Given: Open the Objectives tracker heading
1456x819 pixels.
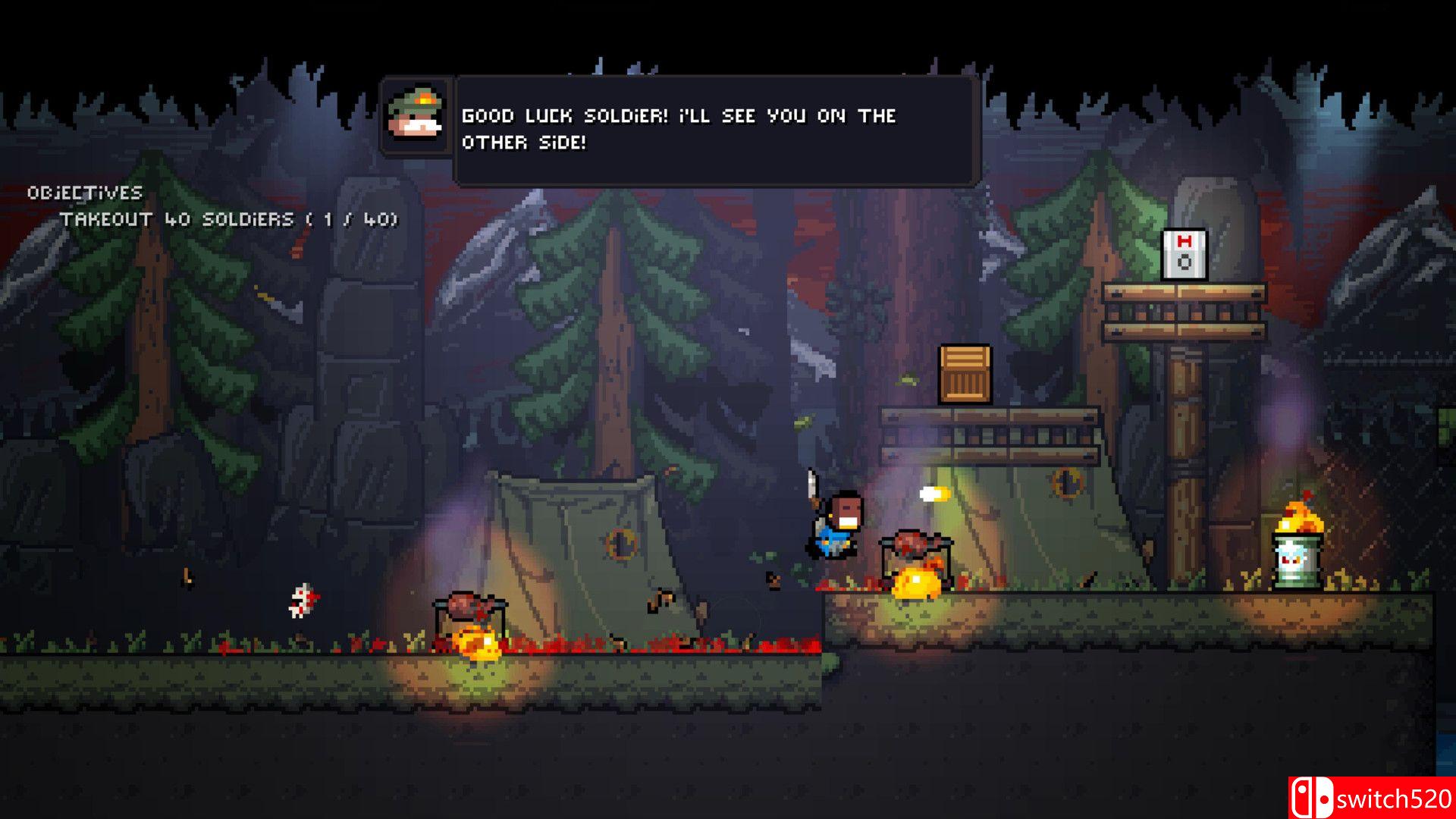Looking at the screenshot, I should point(85,193).
